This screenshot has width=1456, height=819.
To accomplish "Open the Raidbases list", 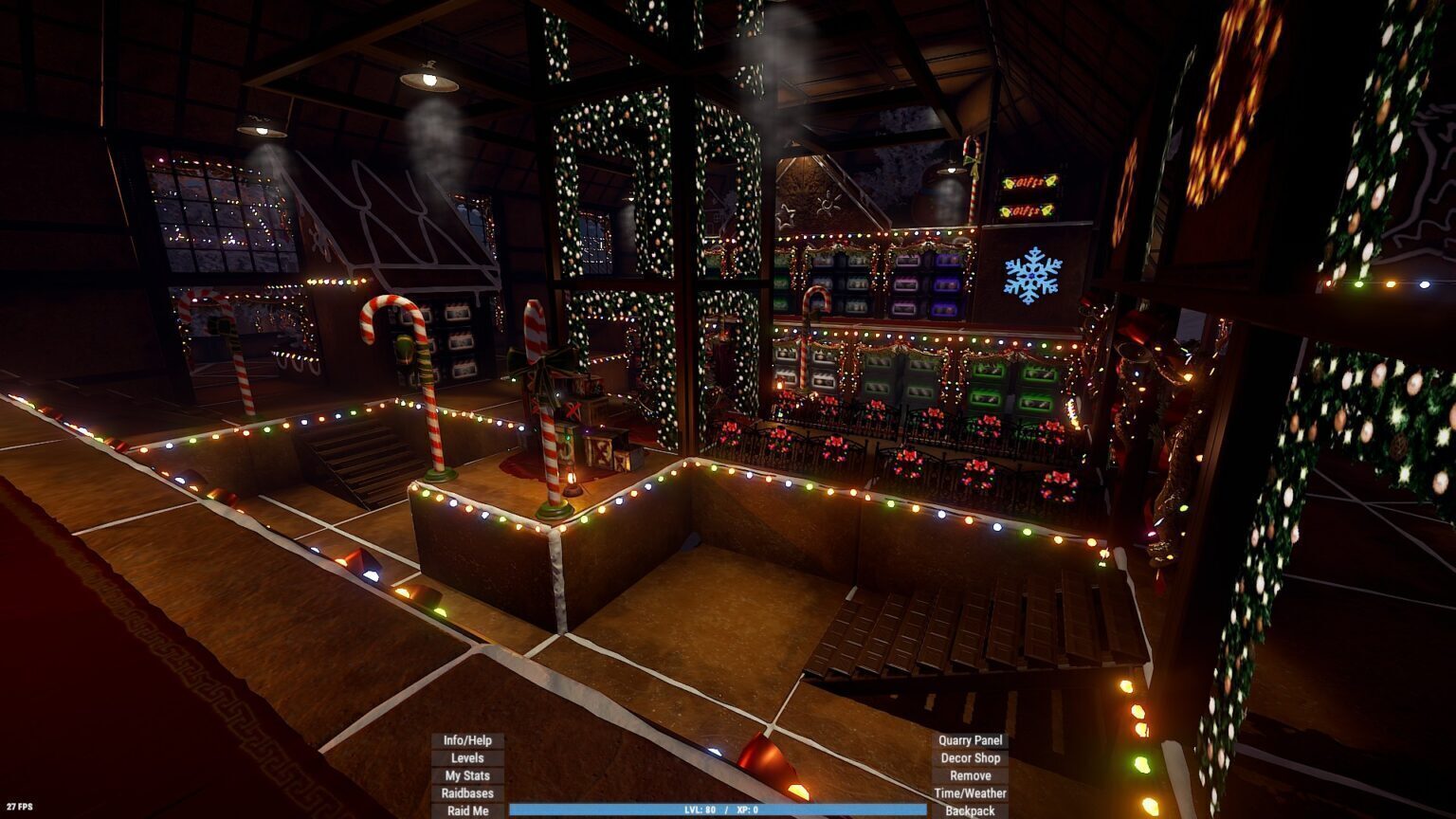I will (467, 793).
